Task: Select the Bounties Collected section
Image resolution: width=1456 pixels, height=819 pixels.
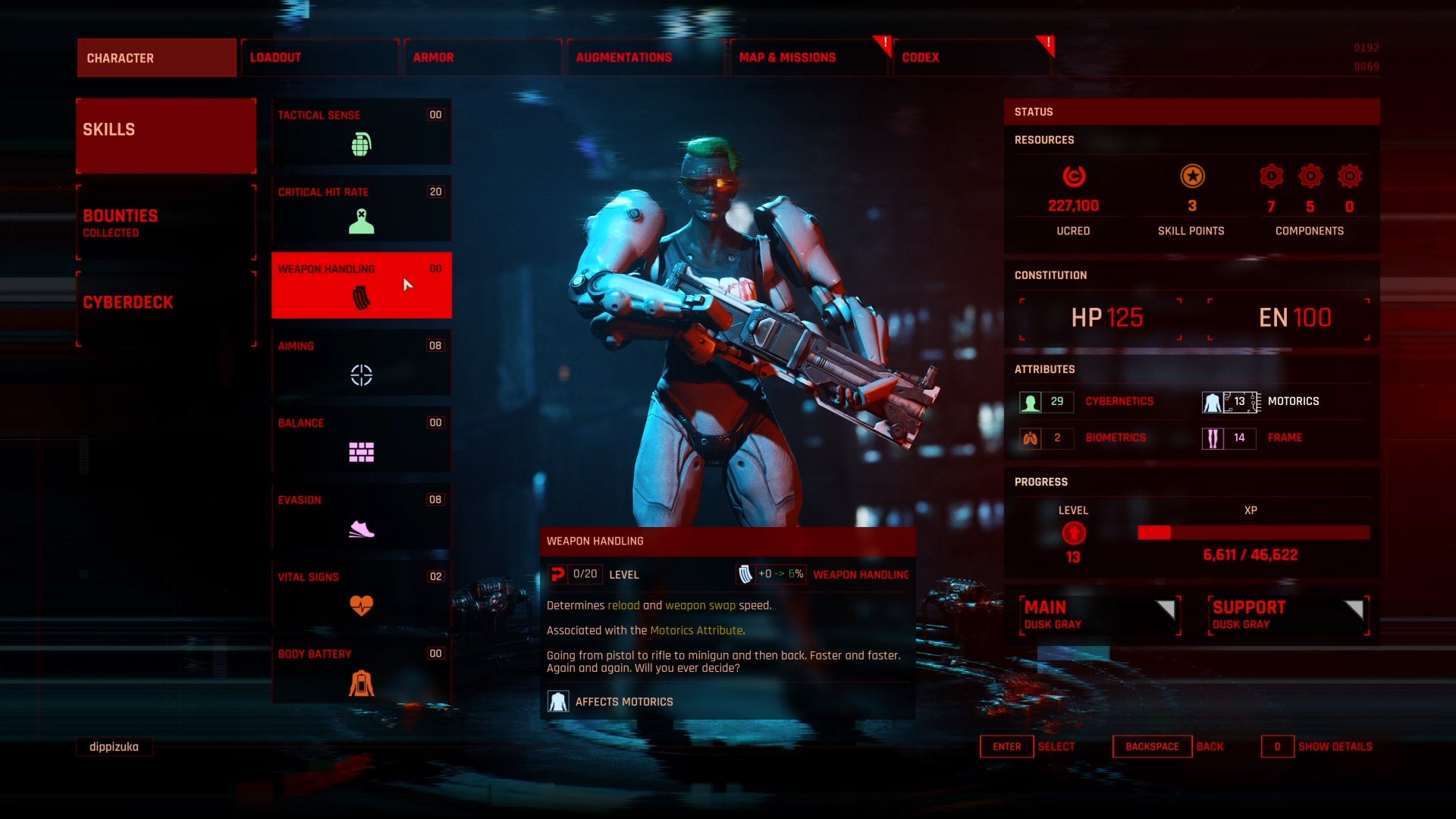Action: pyautogui.click(x=165, y=222)
